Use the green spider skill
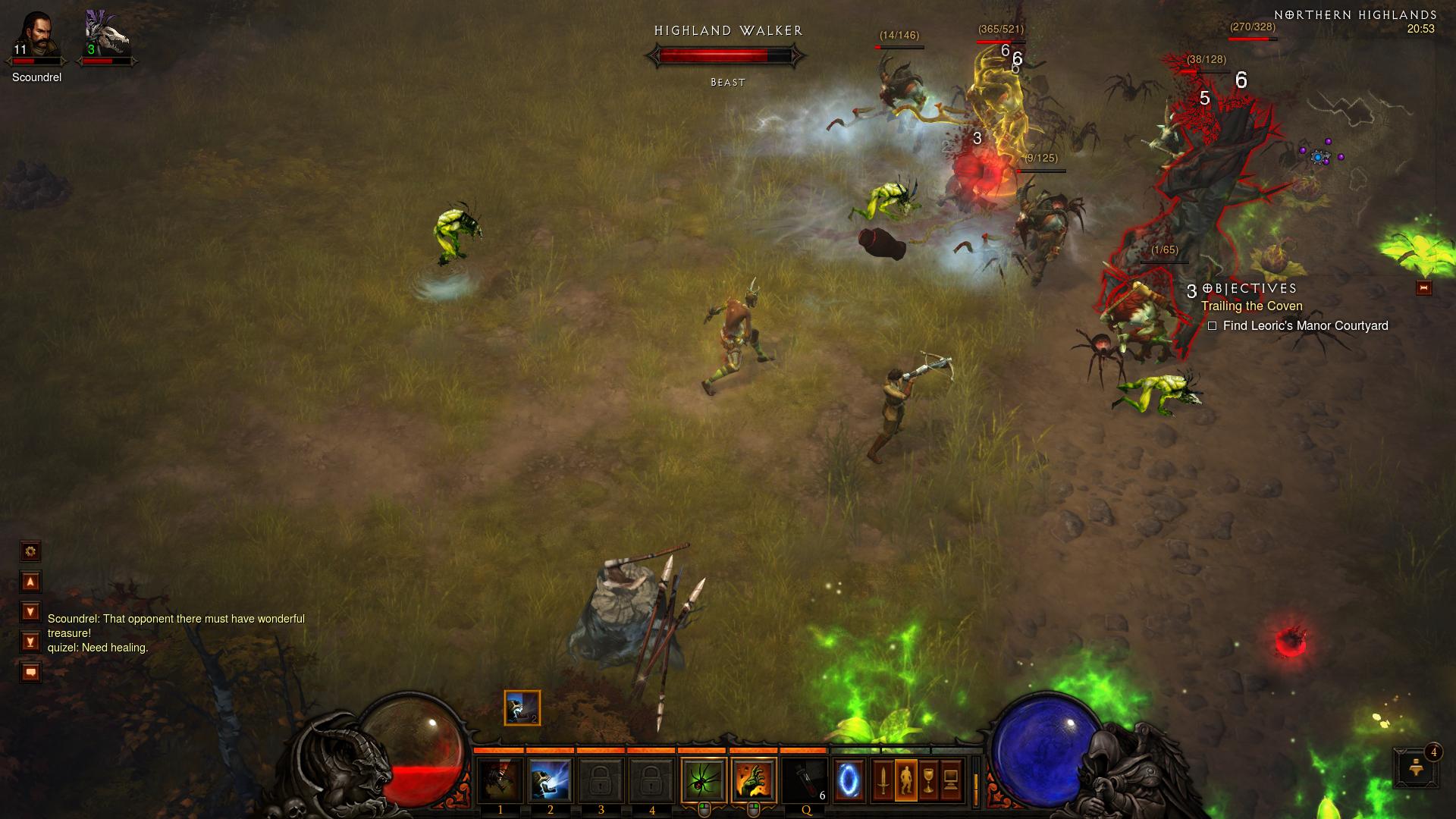Viewport: 1456px width, 819px height. [x=703, y=780]
